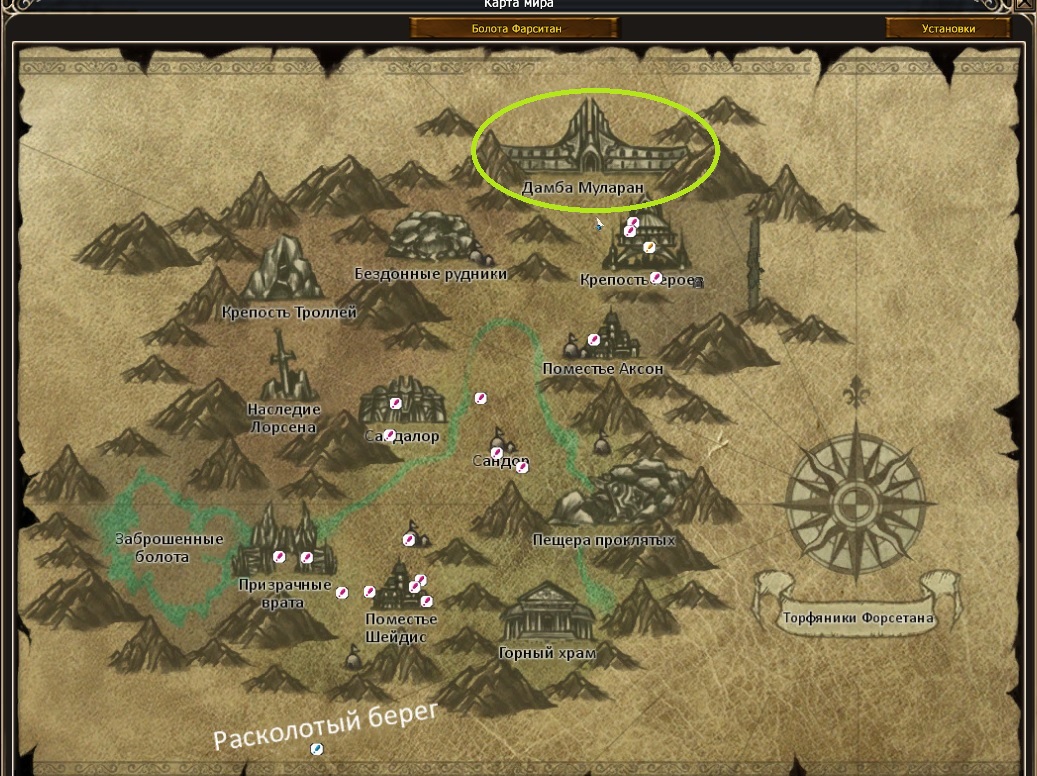Click the orange quest marker at Крепость Героев
This screenshot has width=1037, height=776.
pos(649,247)
